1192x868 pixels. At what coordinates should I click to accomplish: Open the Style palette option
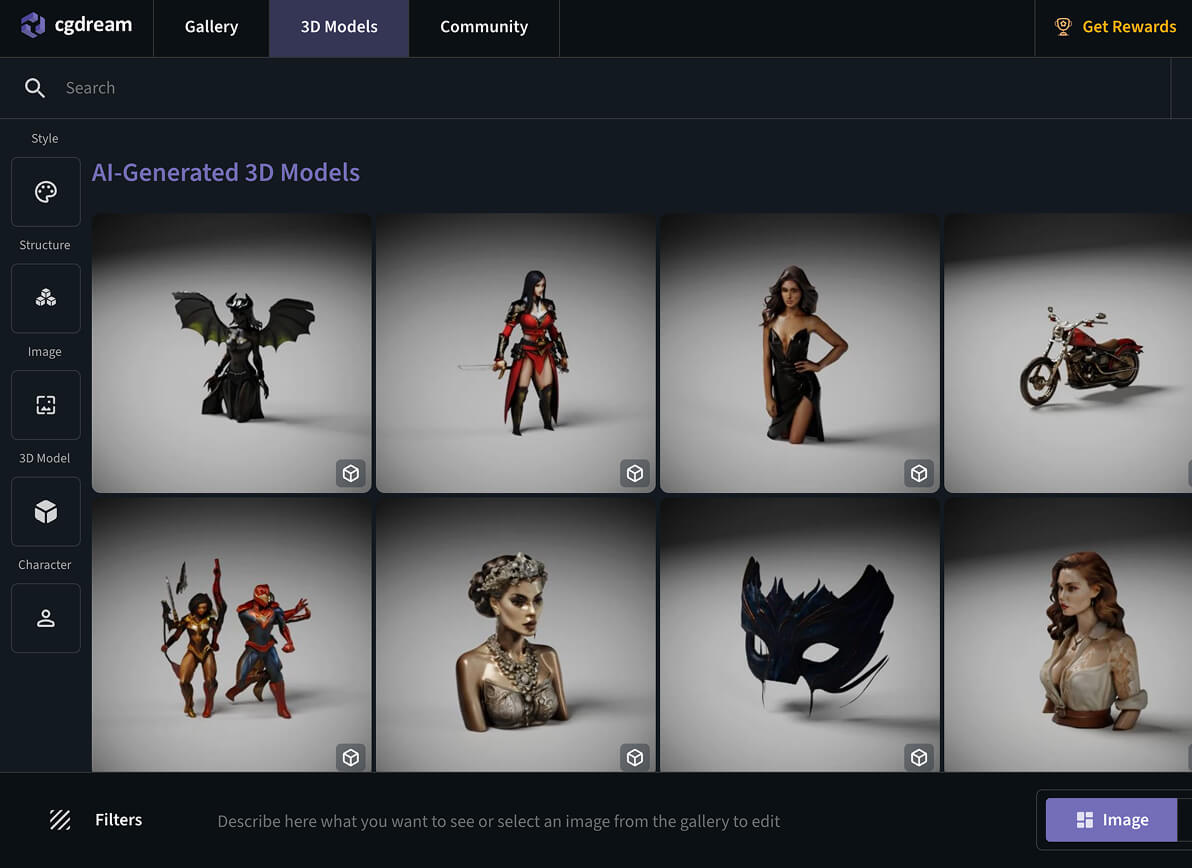[46, 192]
